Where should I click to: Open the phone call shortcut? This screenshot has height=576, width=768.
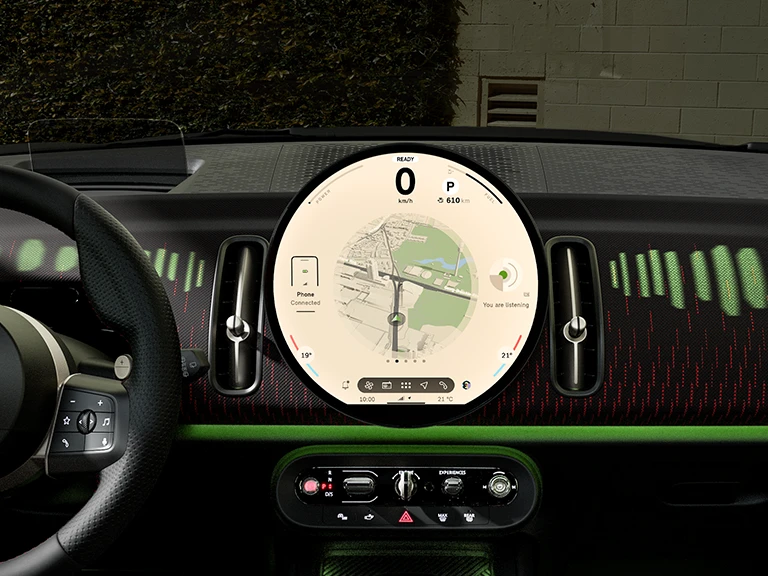441,385
